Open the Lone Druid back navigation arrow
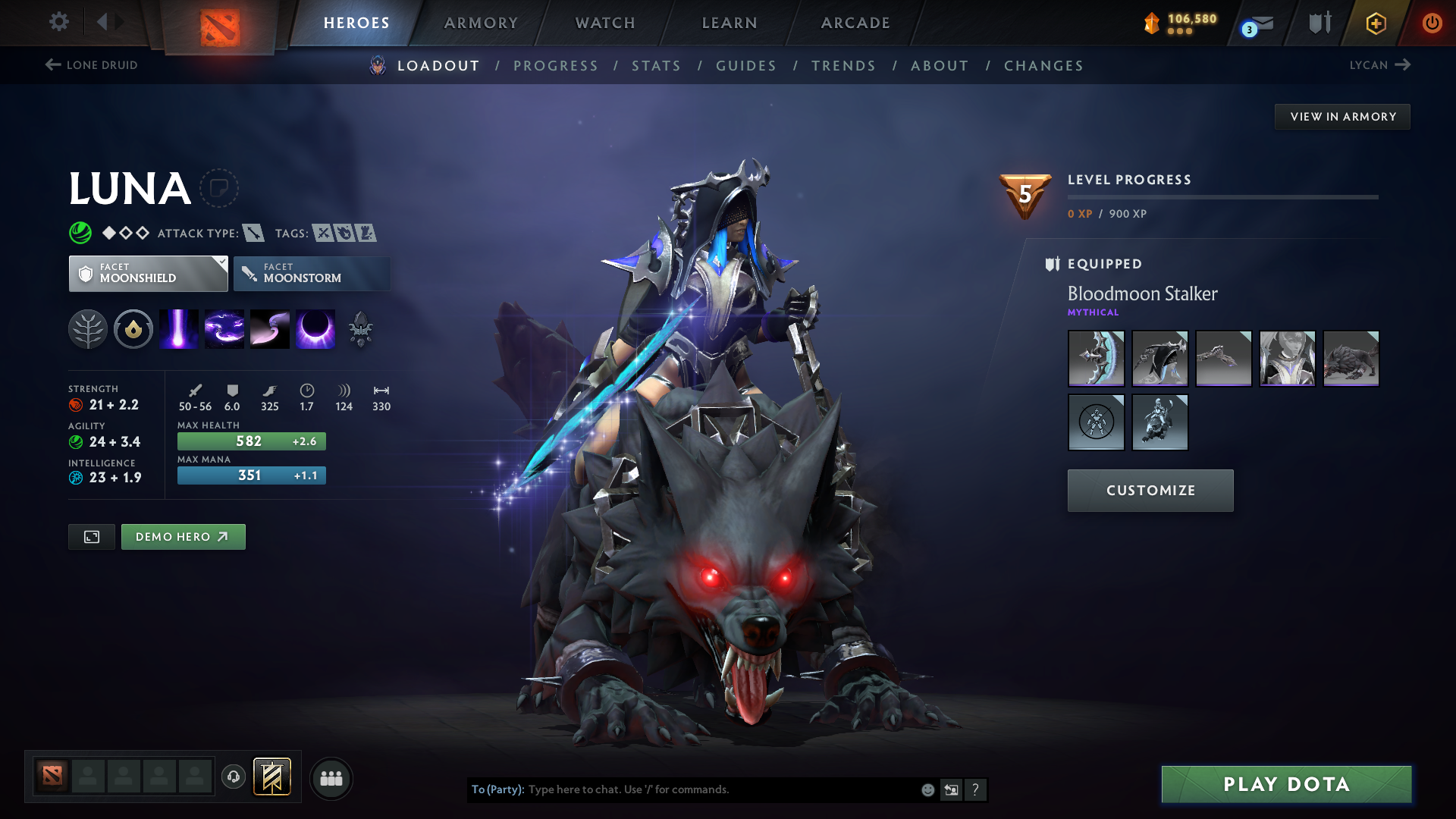The width and height of the screenshot is (1456, 819). coord(52,64)
